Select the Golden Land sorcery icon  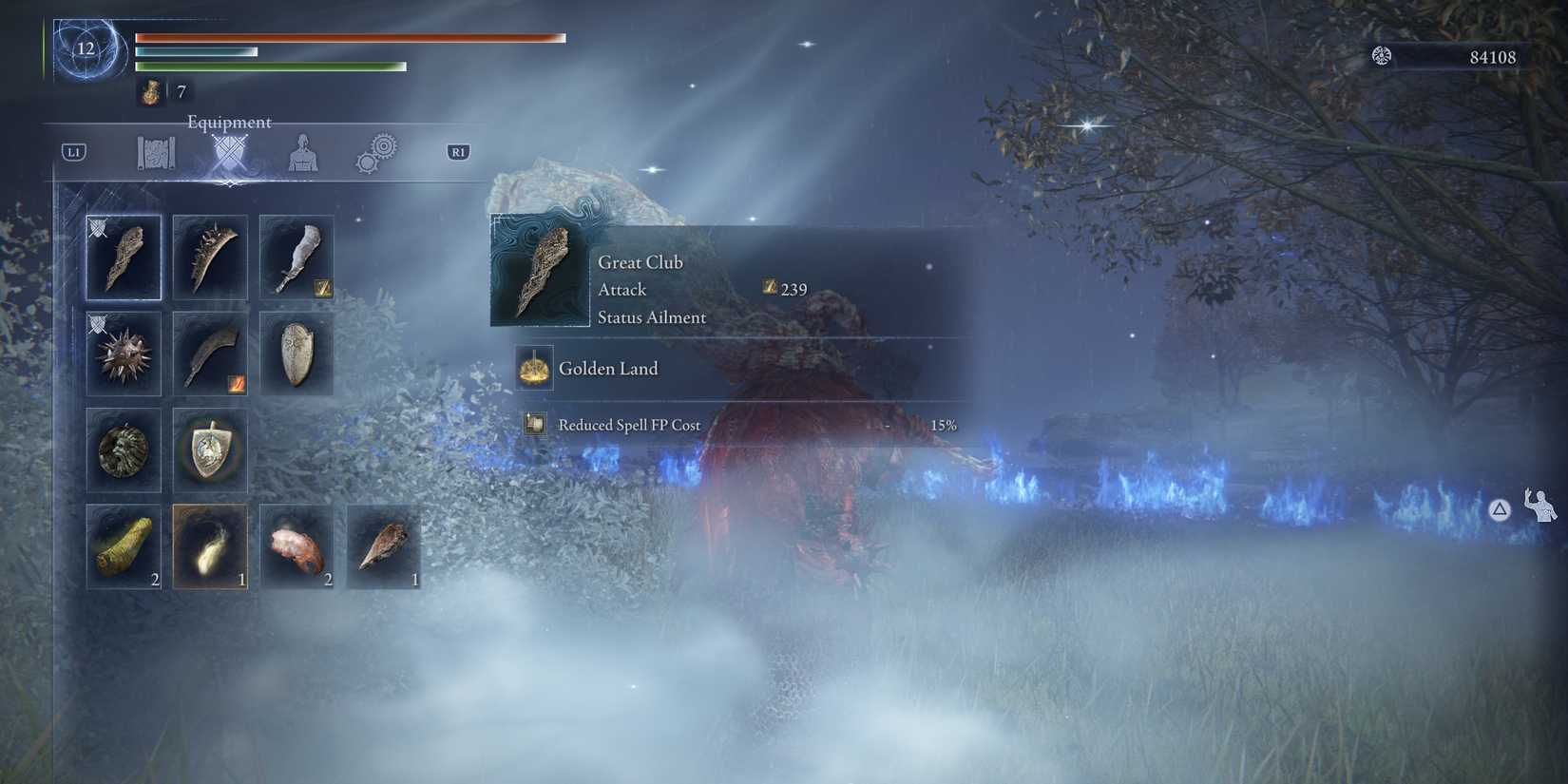click(535, 368)
